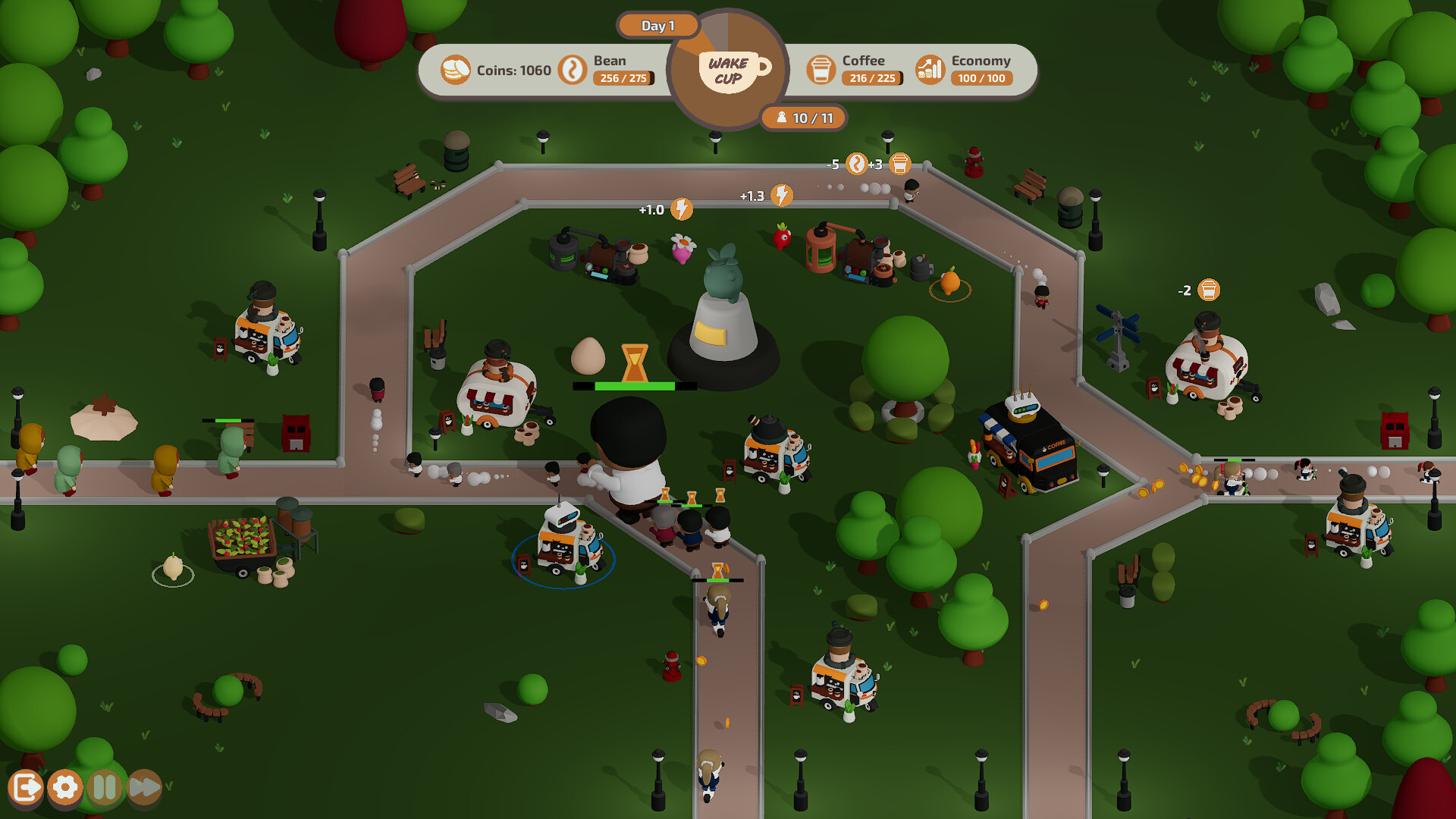
Task: Open the settings gear menu
Action: [64, 787]
